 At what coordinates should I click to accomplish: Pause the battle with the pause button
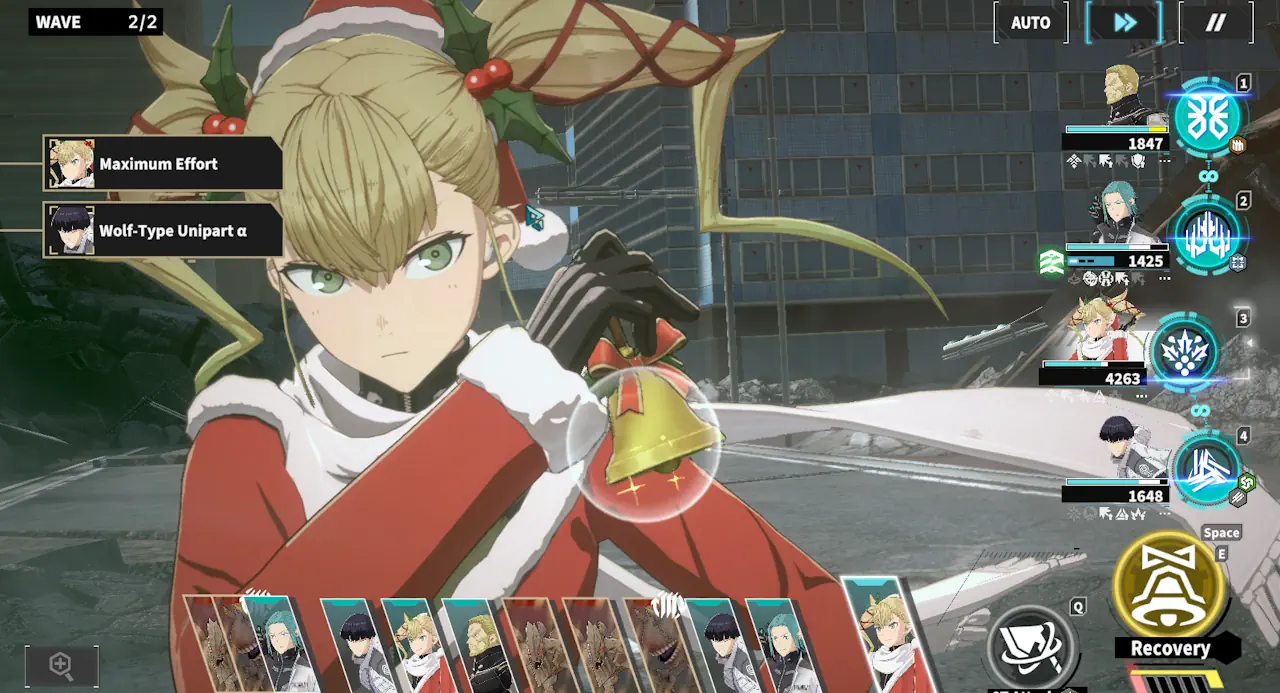(x=1215, y=23)
